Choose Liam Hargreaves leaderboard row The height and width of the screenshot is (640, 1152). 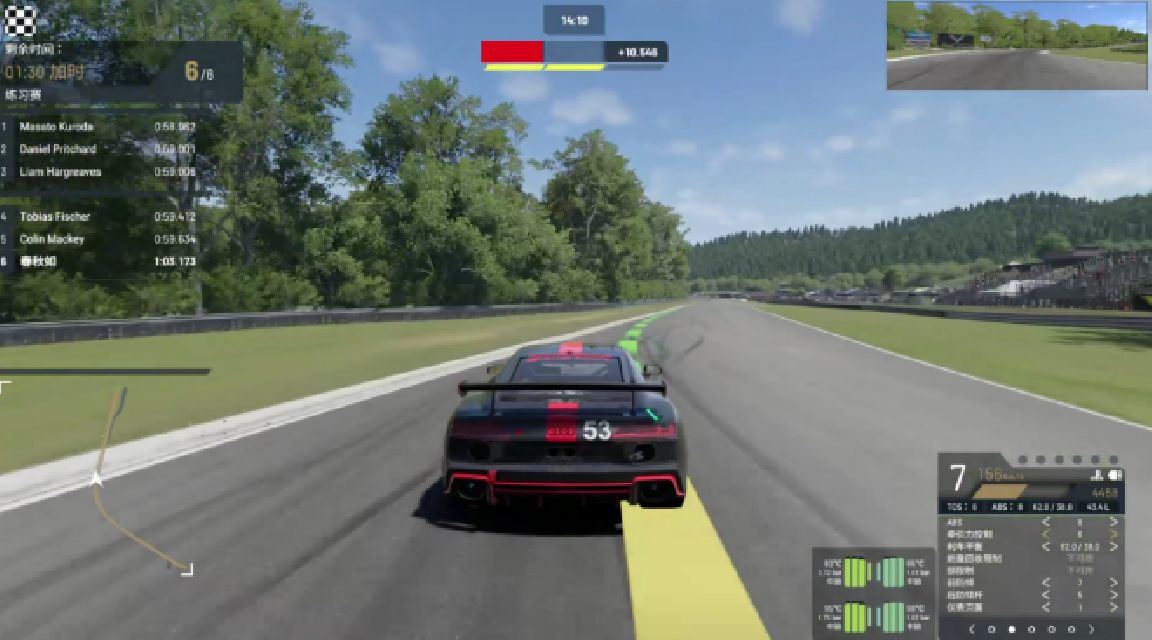100,172
